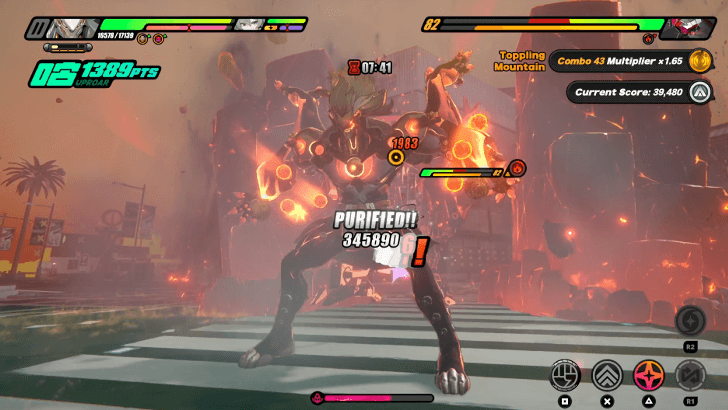This screenshot has height=410, width=728.
Task: Tap the grey swap-arrows skill button
Action: tap(690, 376)
